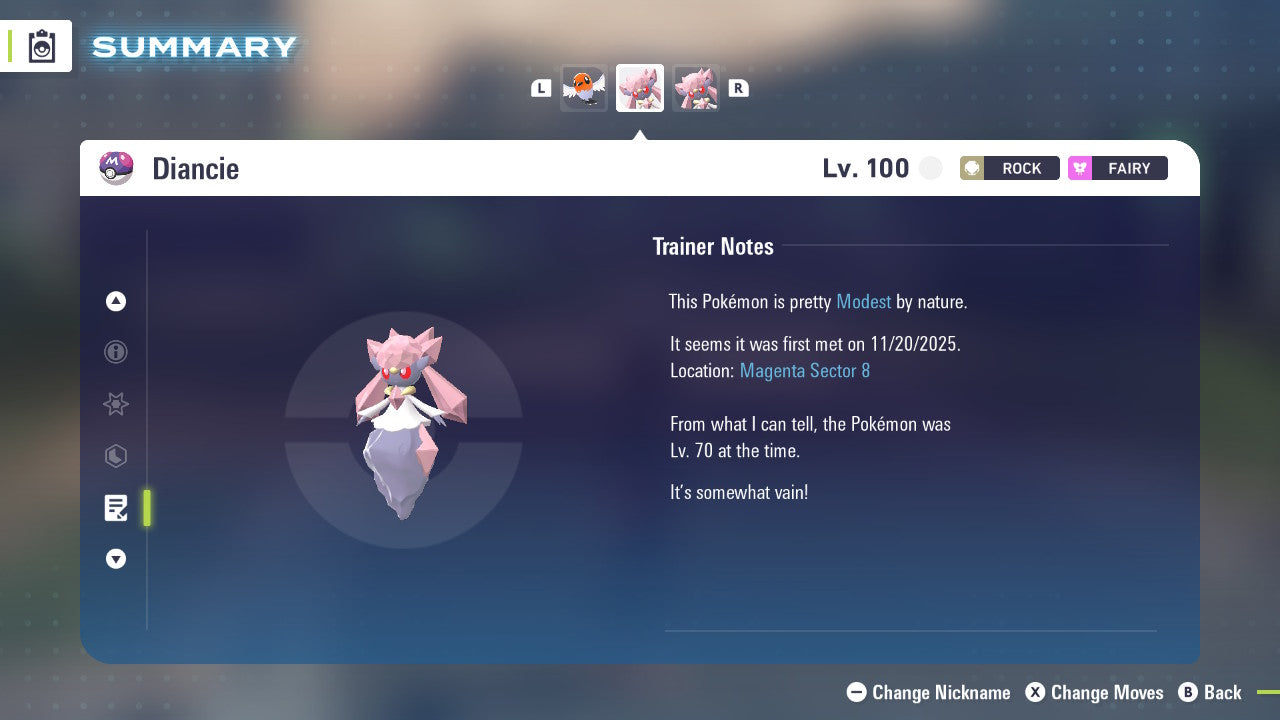The width and height of the screenshot is (1280, 720).
Task: Click the status circle beside Lv. 100
Action: pos(930,168)
